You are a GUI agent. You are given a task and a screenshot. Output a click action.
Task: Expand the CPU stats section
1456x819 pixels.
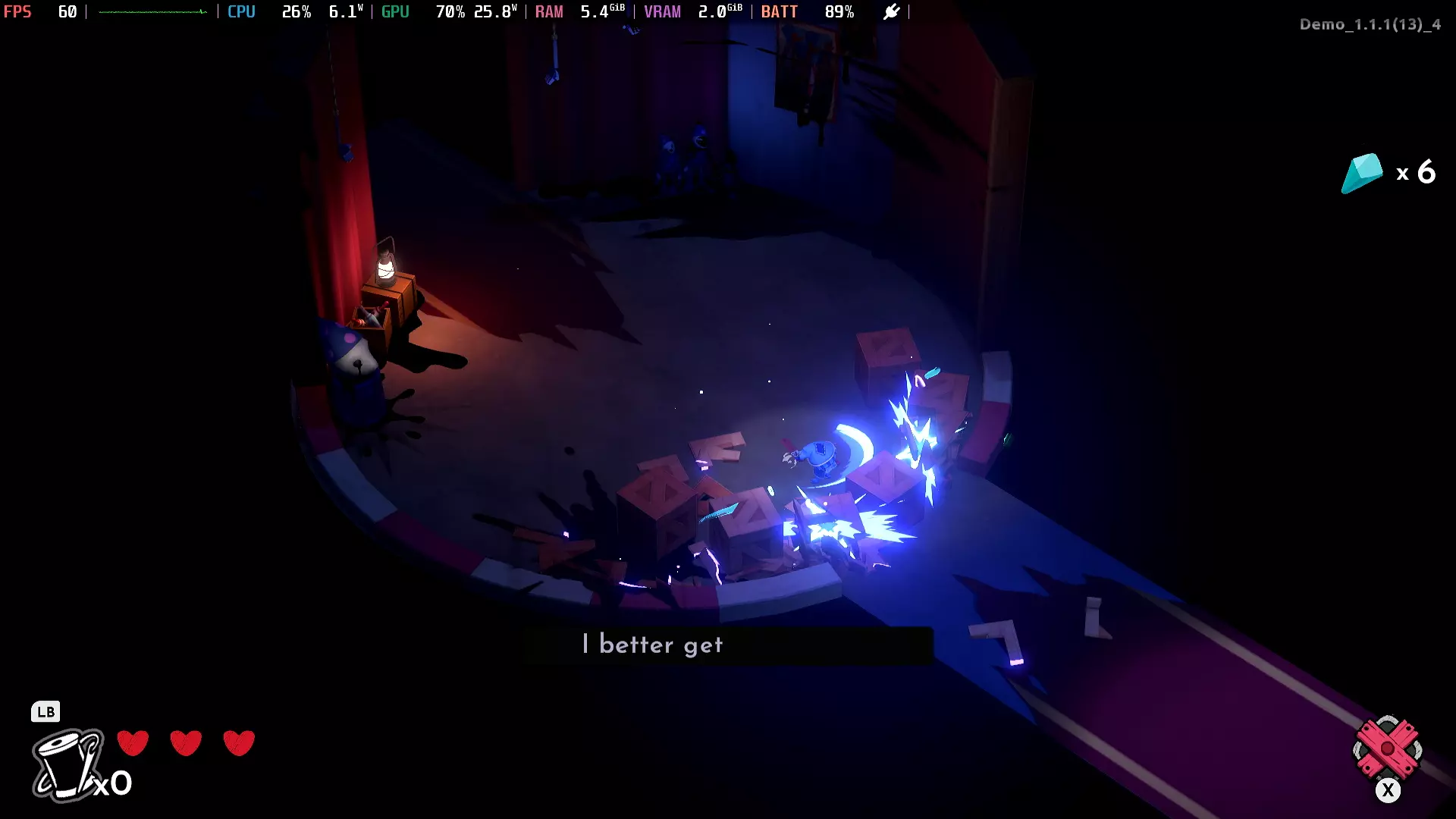[241, 11]
